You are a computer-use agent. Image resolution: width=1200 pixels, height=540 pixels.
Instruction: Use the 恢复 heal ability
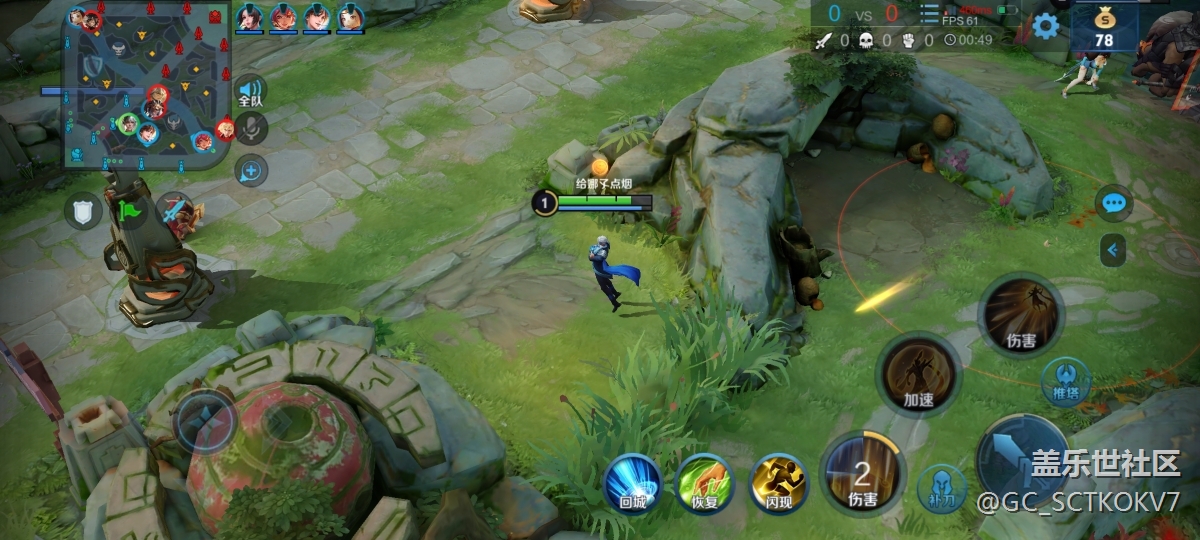coord(704,483)
